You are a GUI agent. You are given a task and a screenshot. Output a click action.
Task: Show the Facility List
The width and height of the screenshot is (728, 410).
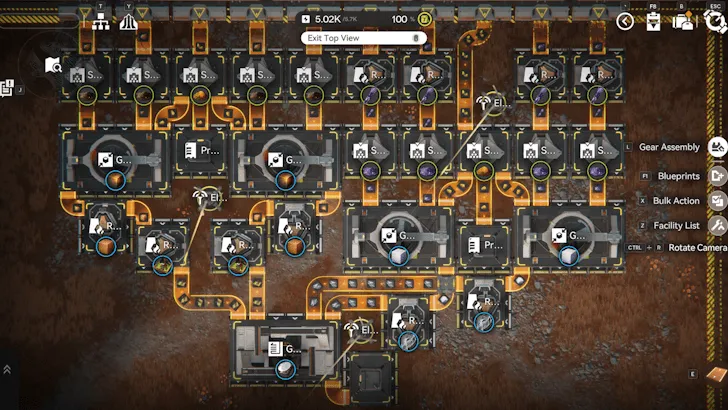click(x=717, y=226)
